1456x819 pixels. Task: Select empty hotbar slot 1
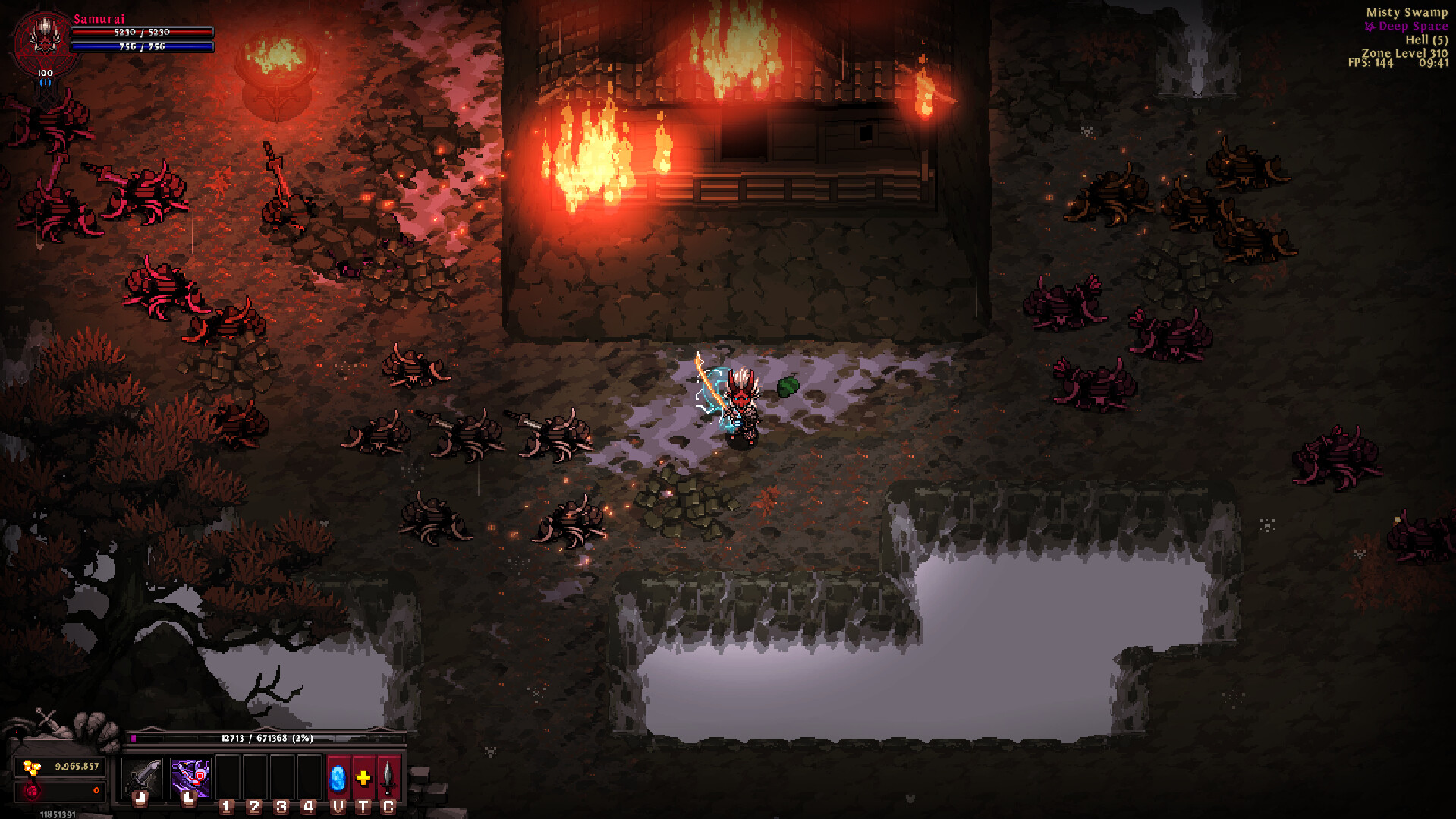[228, 776]
